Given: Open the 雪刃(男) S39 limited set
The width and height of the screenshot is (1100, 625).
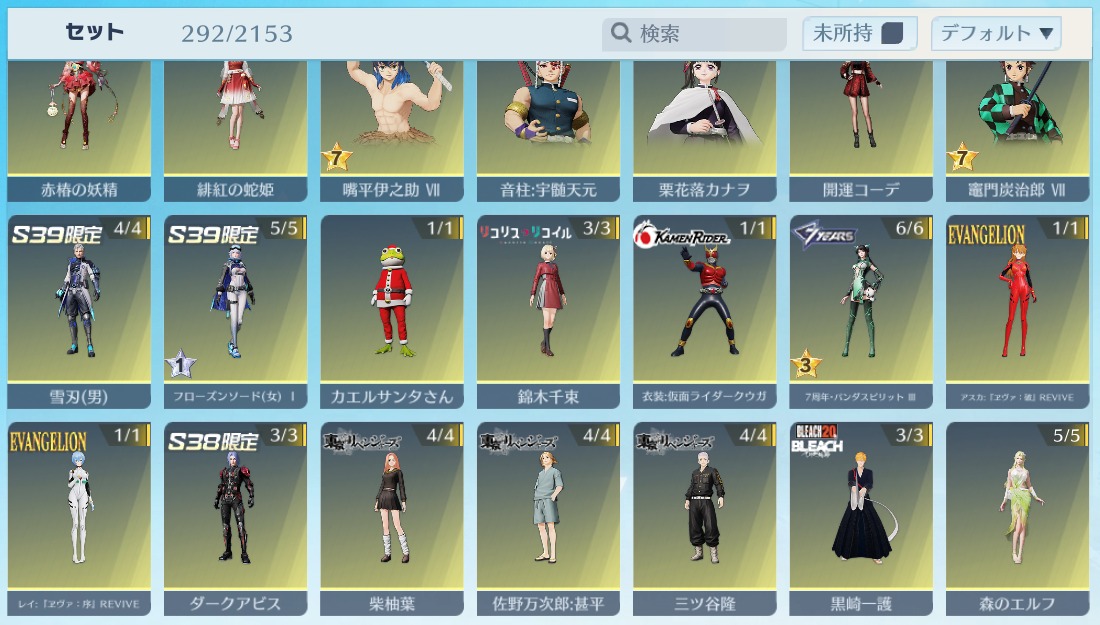Looking at the screenshot, I should point(79,310).
